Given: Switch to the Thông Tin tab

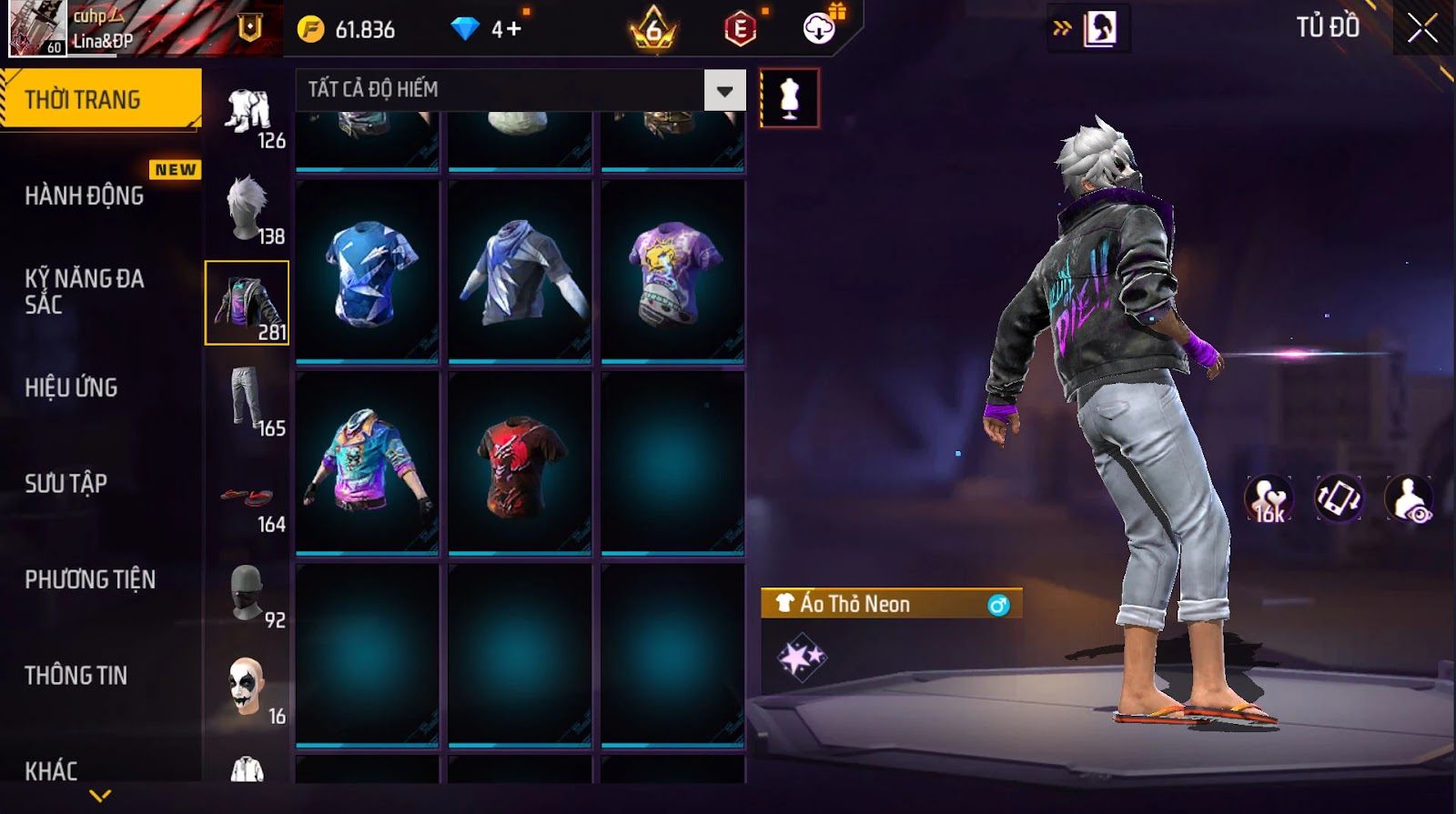Looking at the screenshot, I should [76, 675].
